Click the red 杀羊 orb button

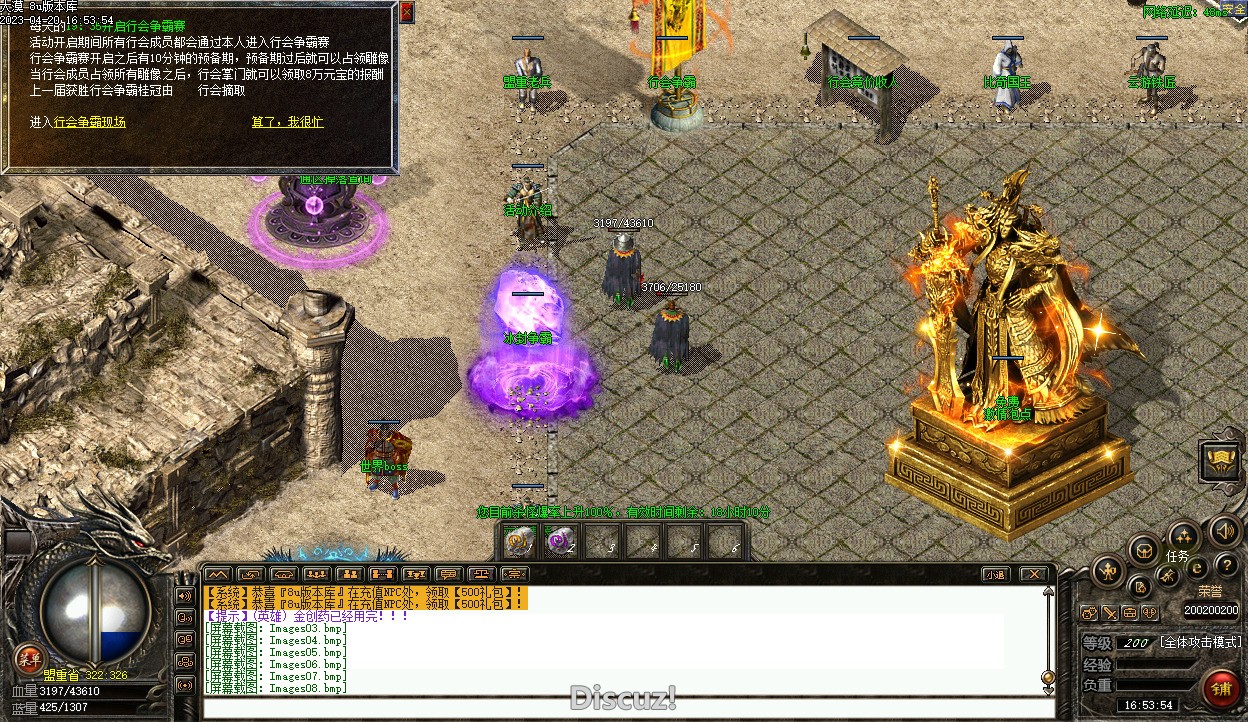pyautogui.click(x=28, y=657)
